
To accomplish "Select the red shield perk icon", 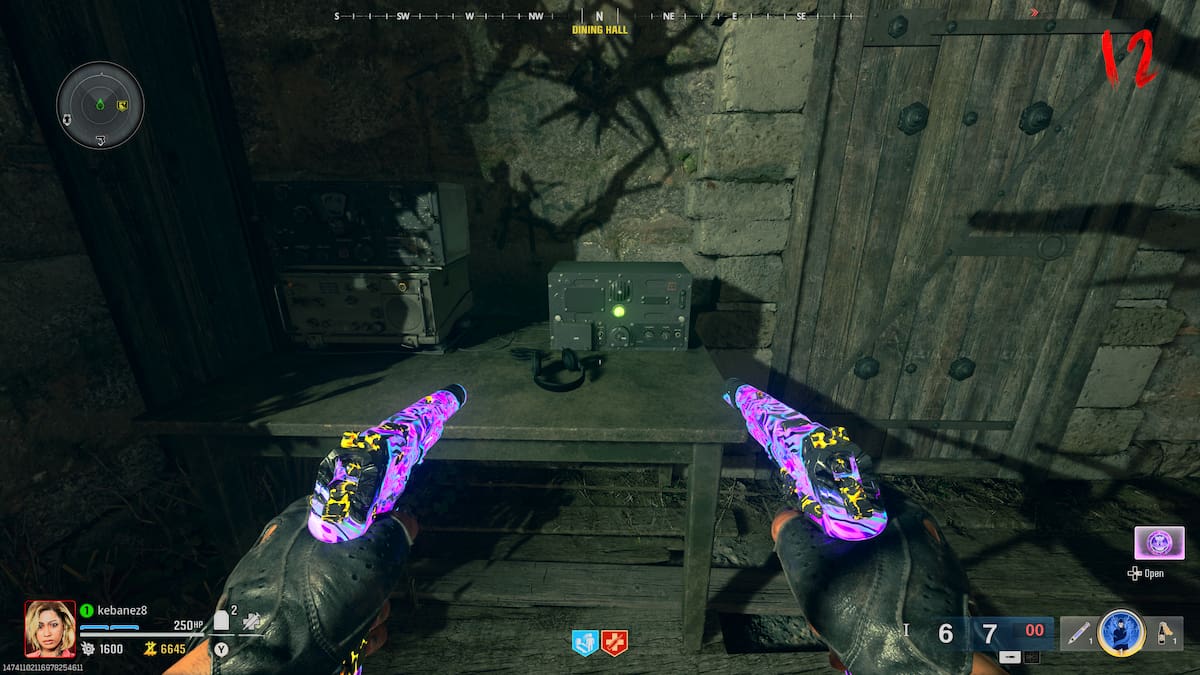I will point(614,643).
